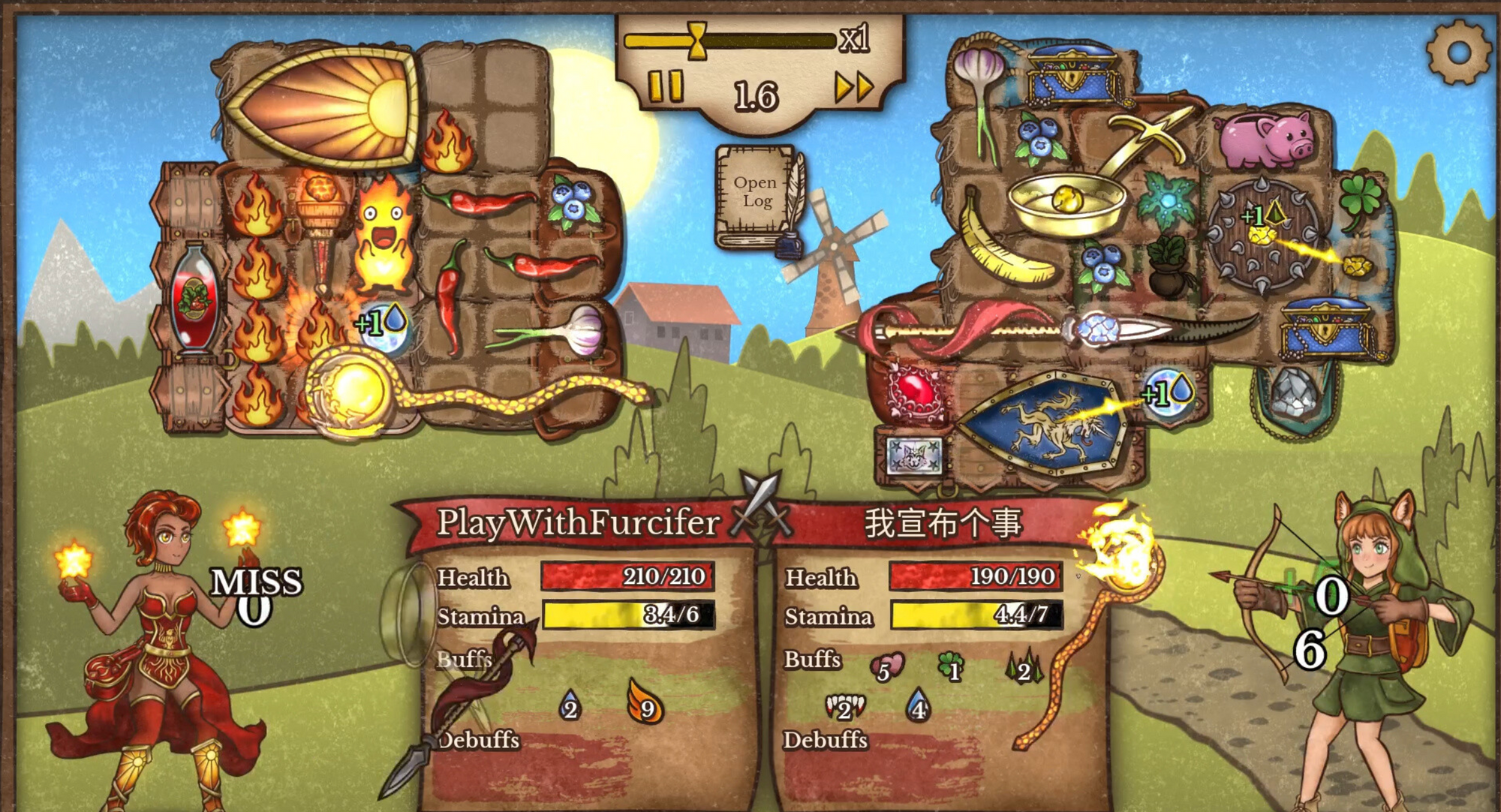Select the red health potion flask
Screen dimensions: 1501x812
(194, 298)
